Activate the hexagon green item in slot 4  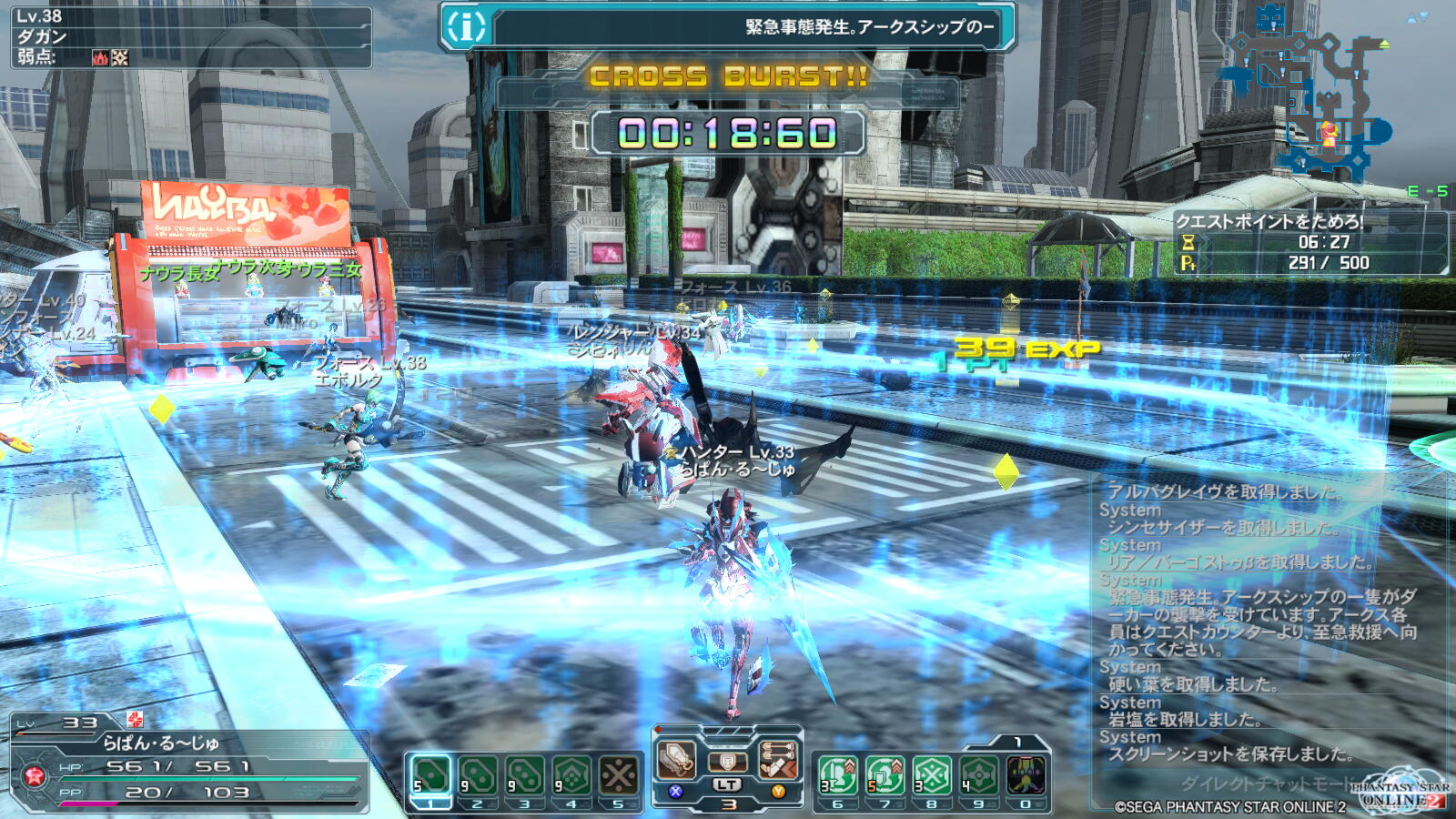click(x=571, y=776)
